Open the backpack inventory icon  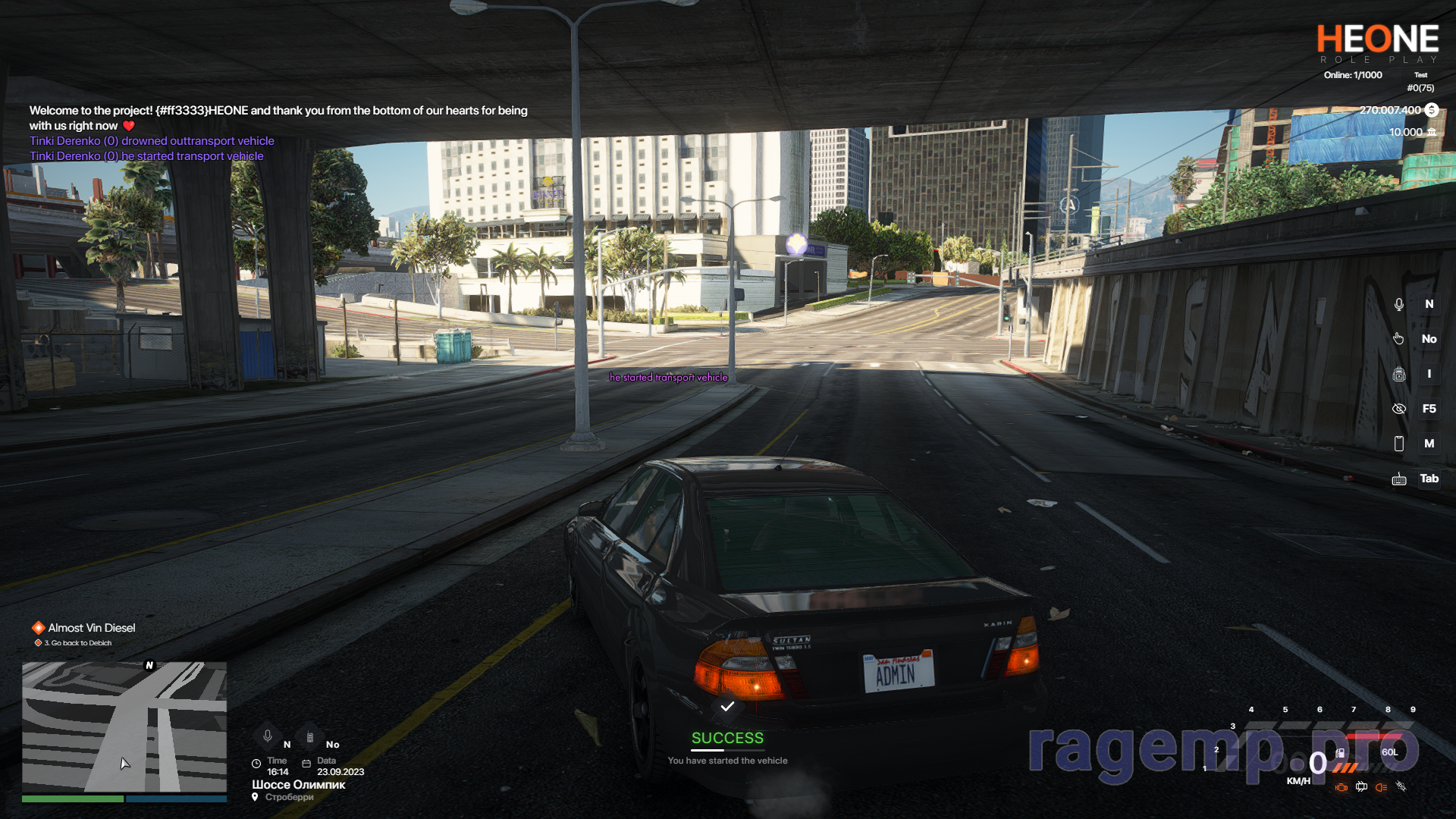1399,374
